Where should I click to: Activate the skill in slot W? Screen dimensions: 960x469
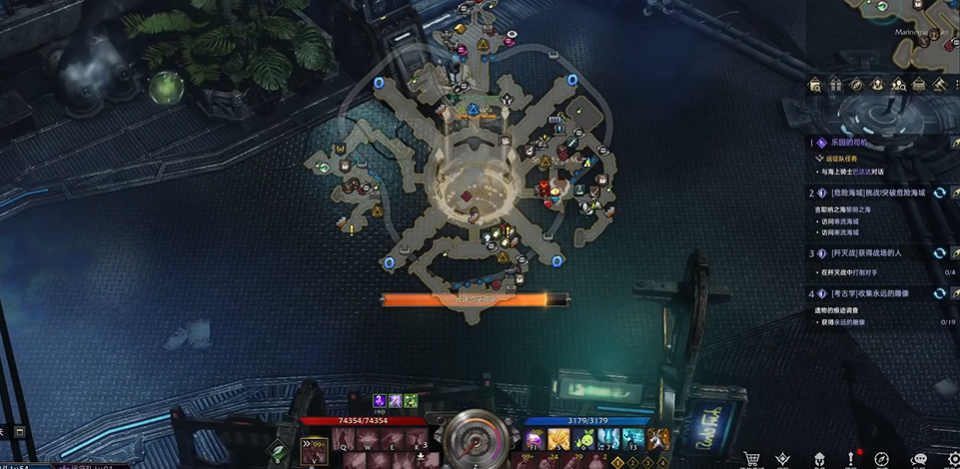[368, 441]
